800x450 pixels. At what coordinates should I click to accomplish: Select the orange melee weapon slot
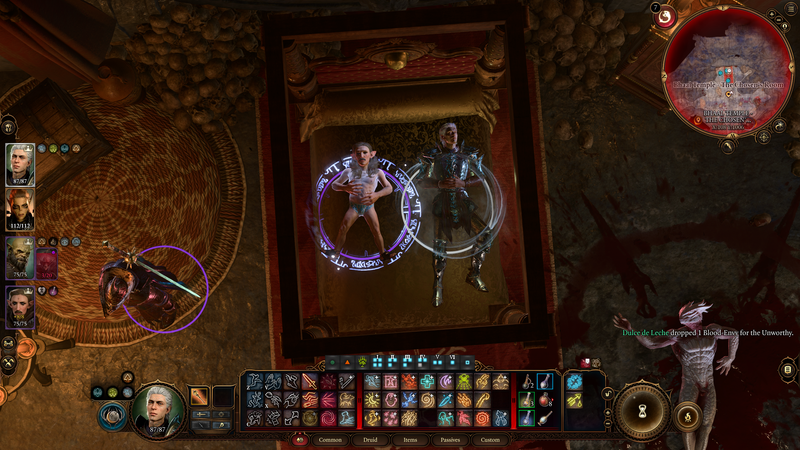(200, 396)
